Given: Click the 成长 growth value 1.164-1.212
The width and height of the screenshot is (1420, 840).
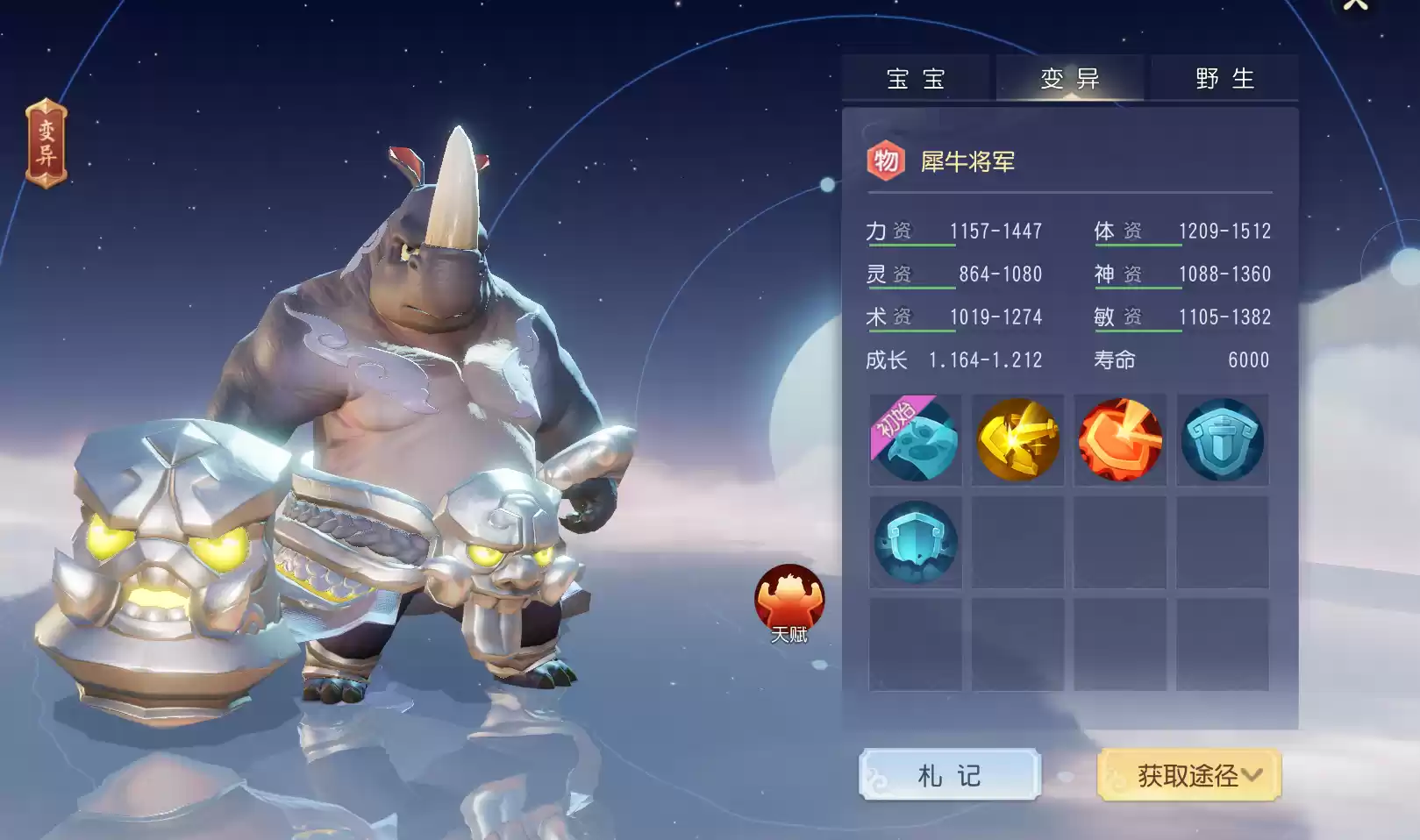Looking at the screenshot, I should coord(986,359).
